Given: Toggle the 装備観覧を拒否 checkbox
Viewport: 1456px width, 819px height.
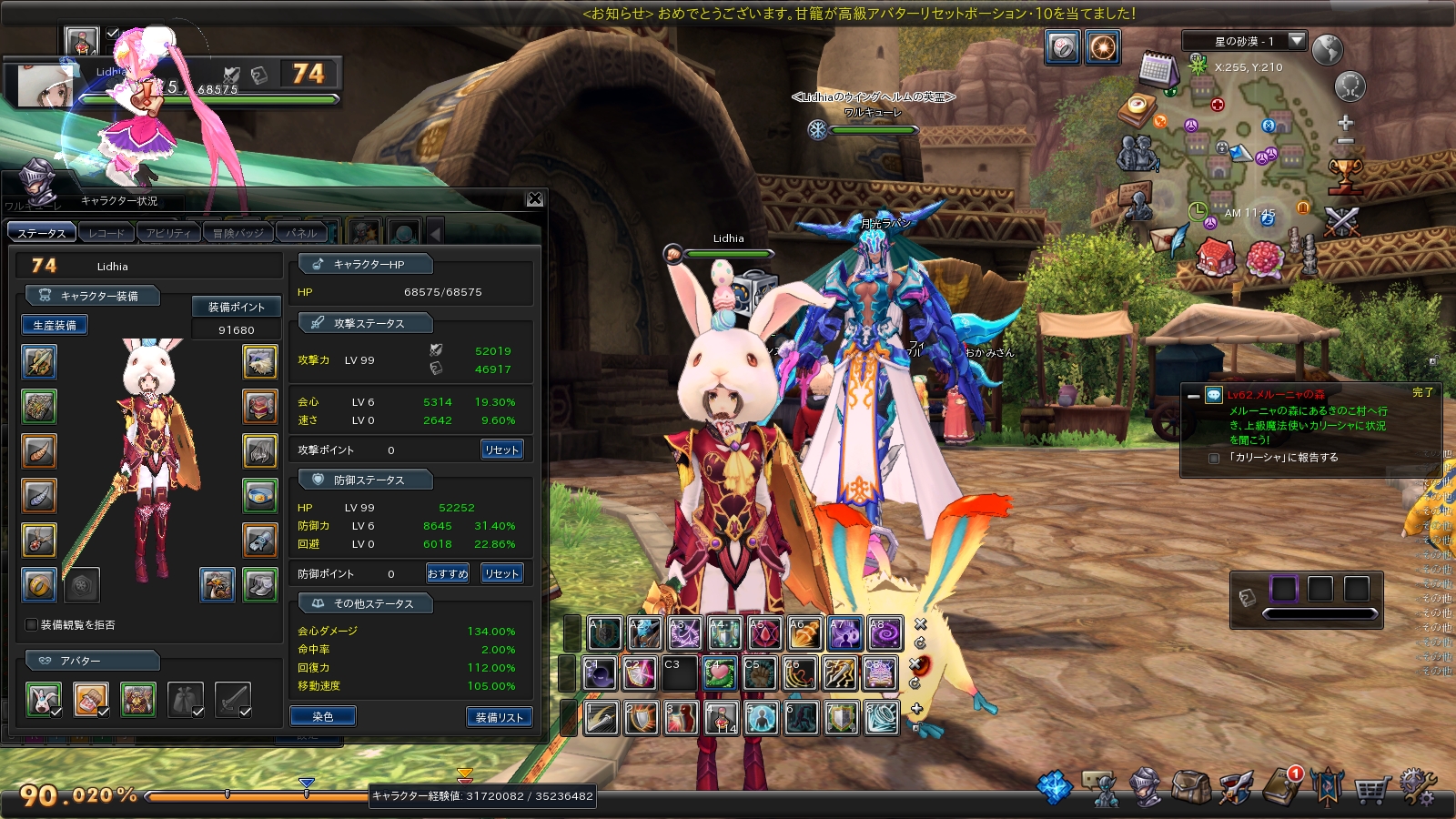Looking at the screenshot, I should pos(30,626).
